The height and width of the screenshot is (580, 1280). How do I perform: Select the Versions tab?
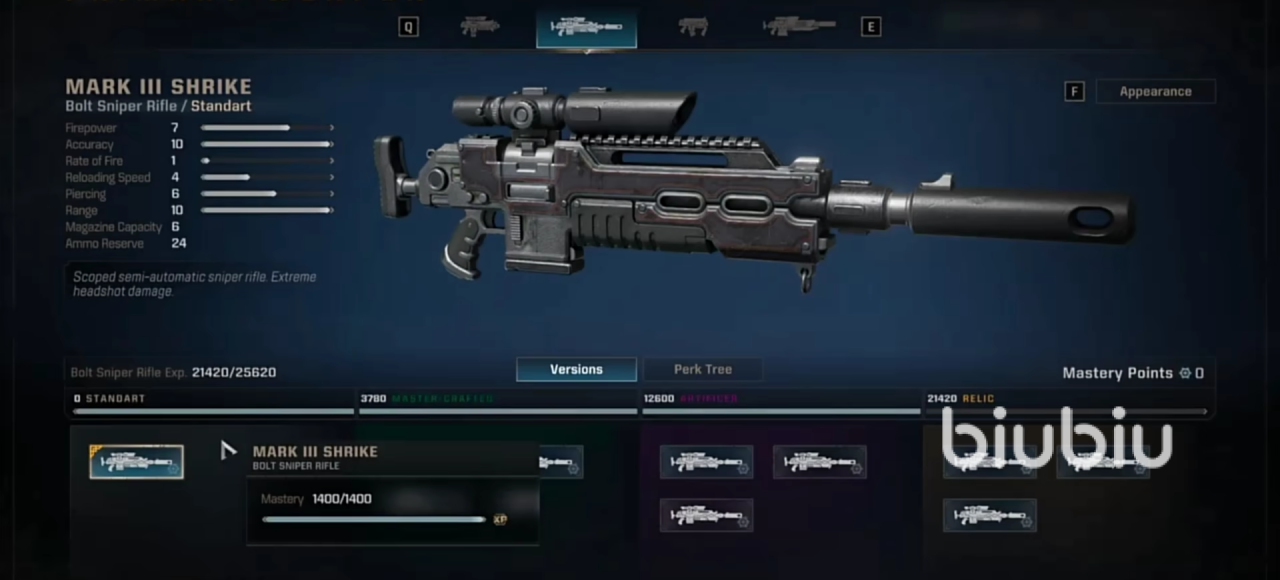576,369
